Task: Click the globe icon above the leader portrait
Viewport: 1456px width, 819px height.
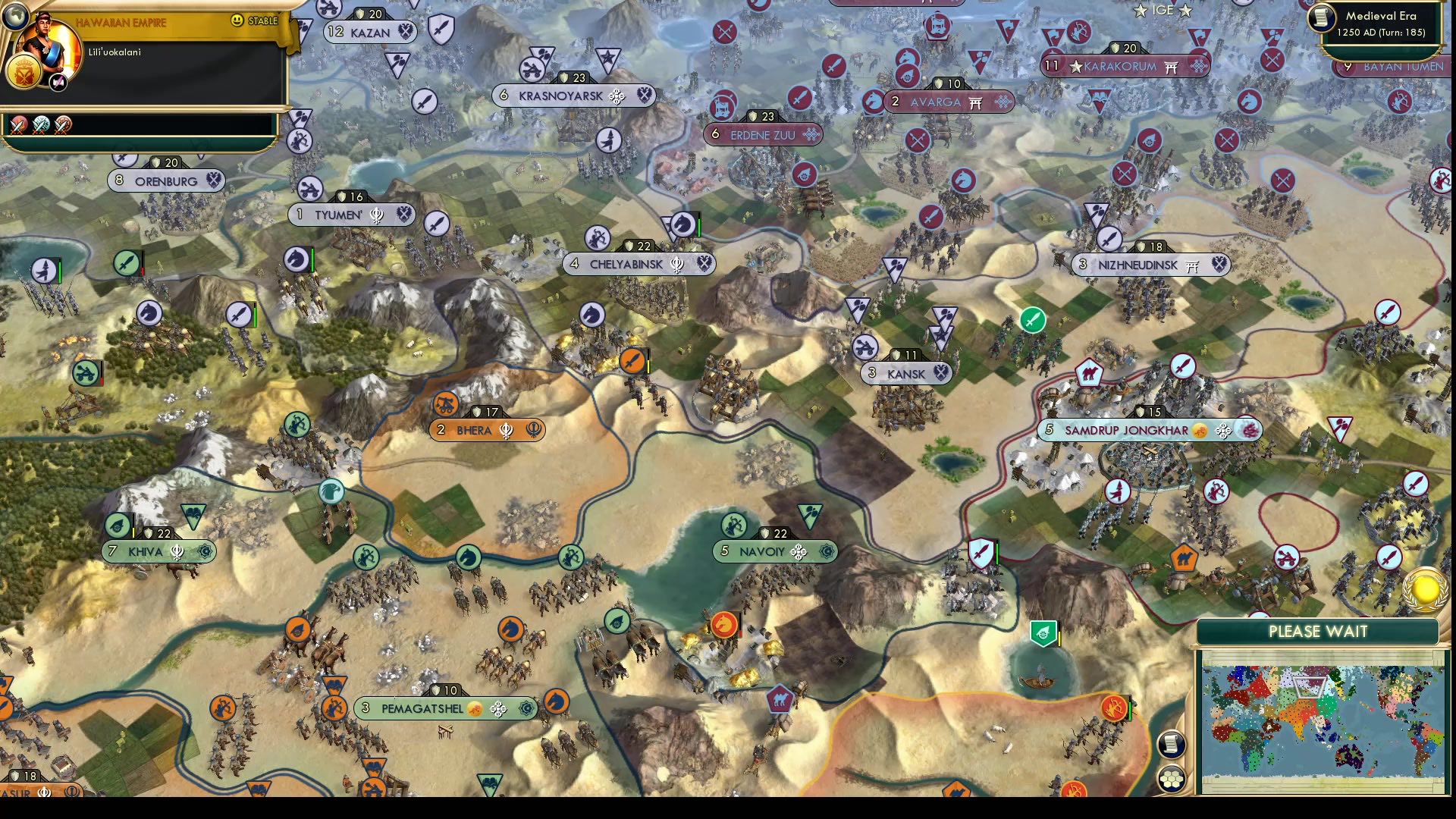Action: [17, 15]
